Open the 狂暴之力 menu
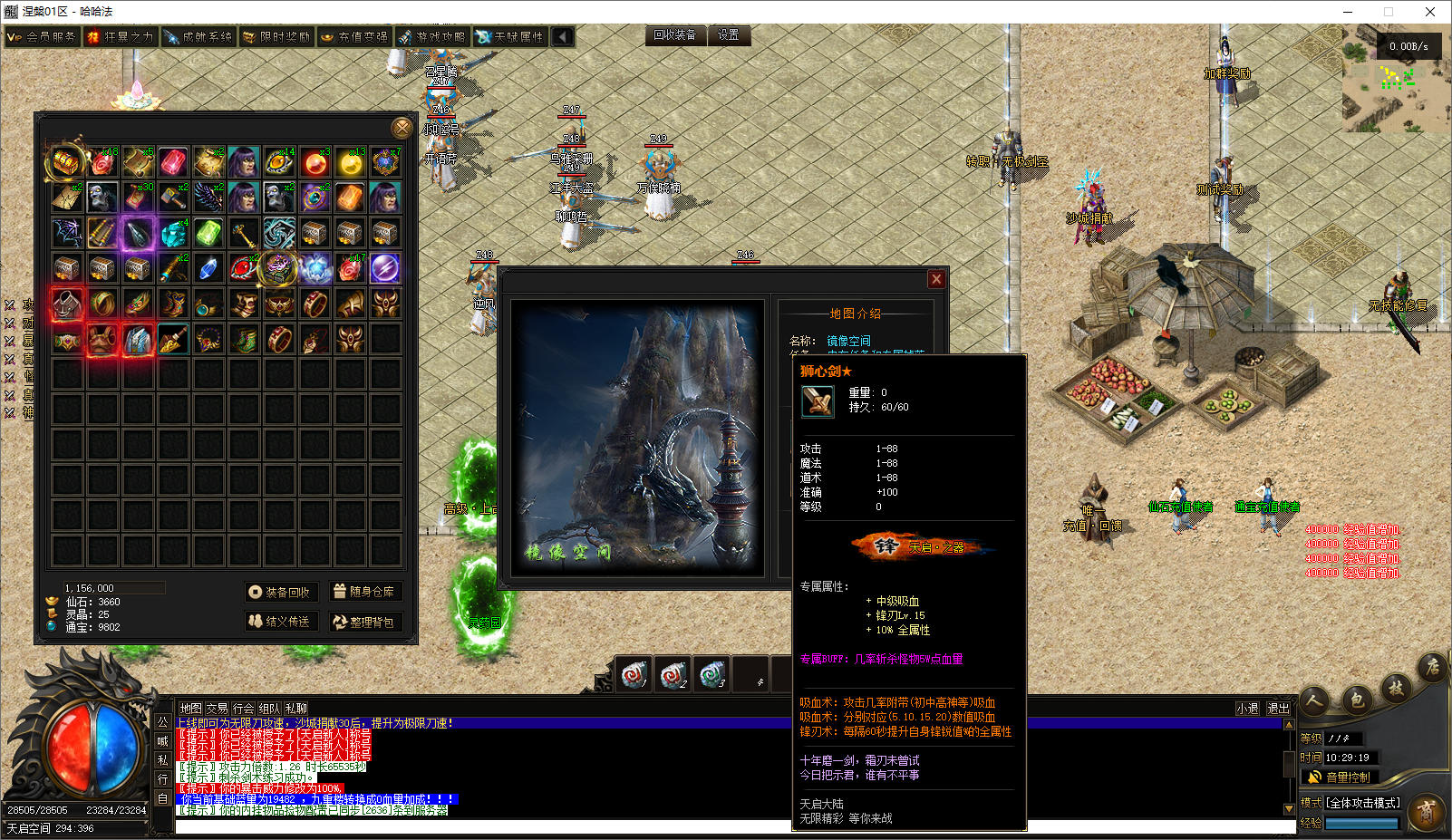The image size is (1452, 840). tap(121, 37)
